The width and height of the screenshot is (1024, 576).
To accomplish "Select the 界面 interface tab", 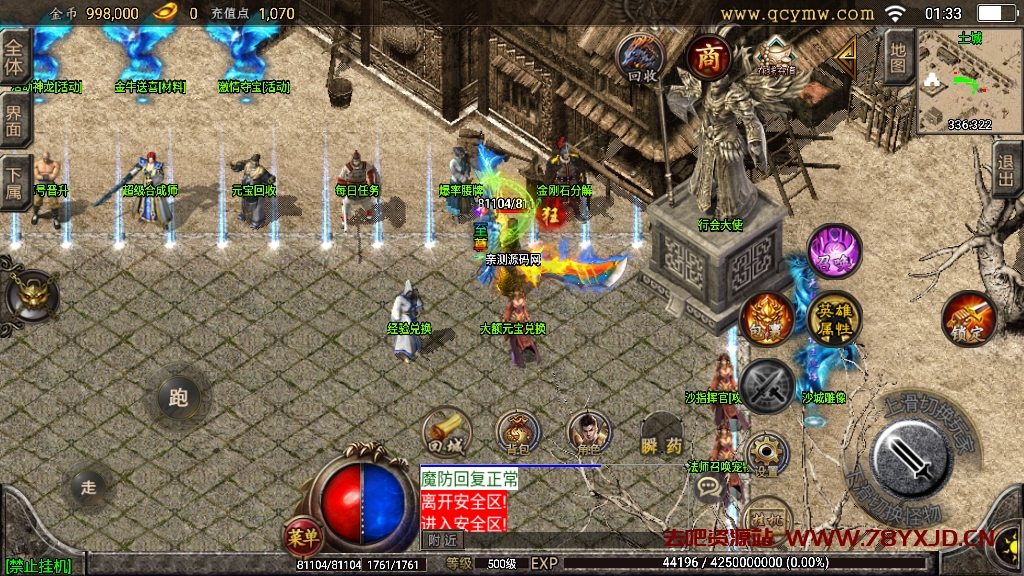I will (x=14, y=122).
